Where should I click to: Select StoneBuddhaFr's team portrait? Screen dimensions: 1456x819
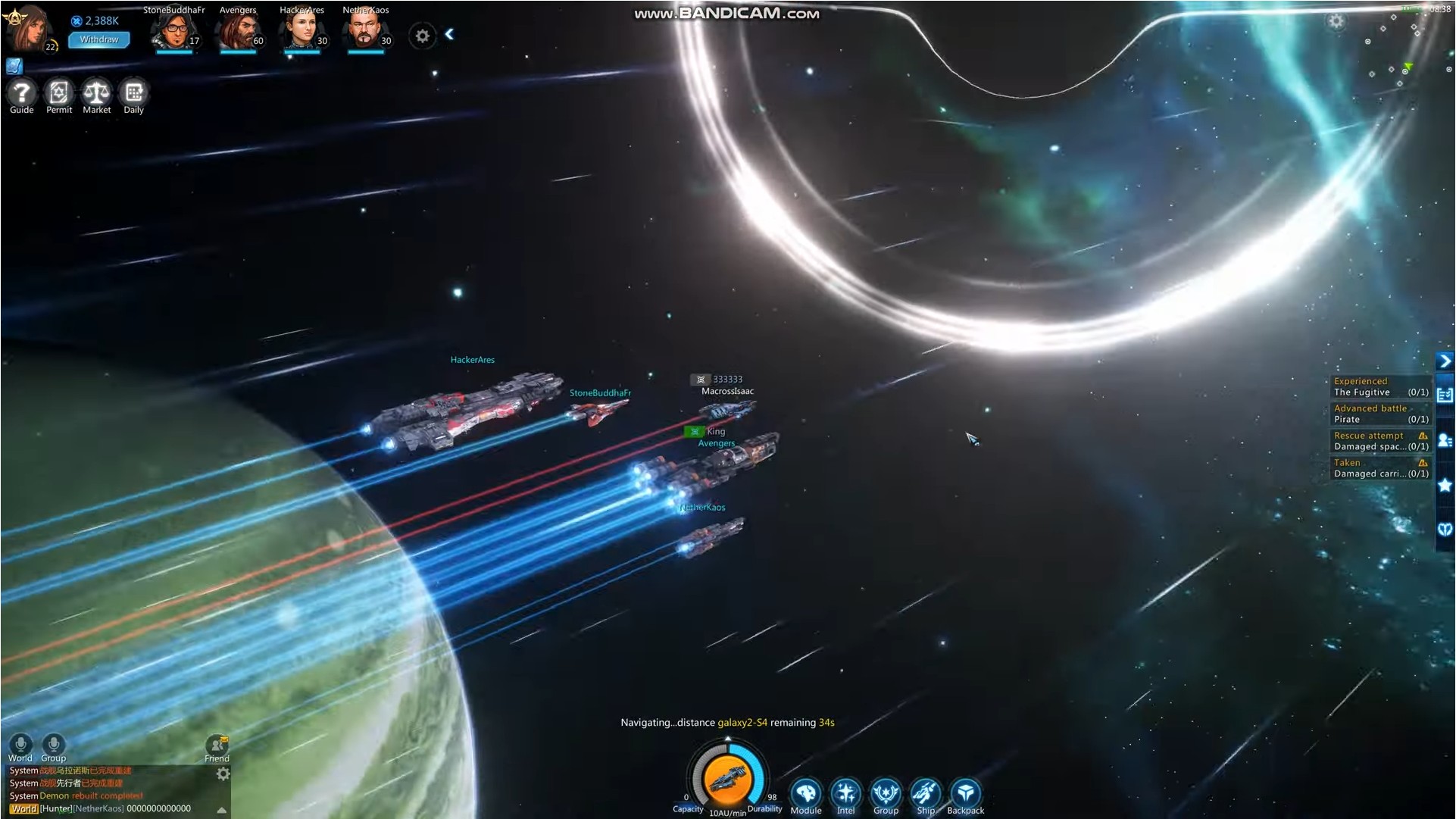173,32
